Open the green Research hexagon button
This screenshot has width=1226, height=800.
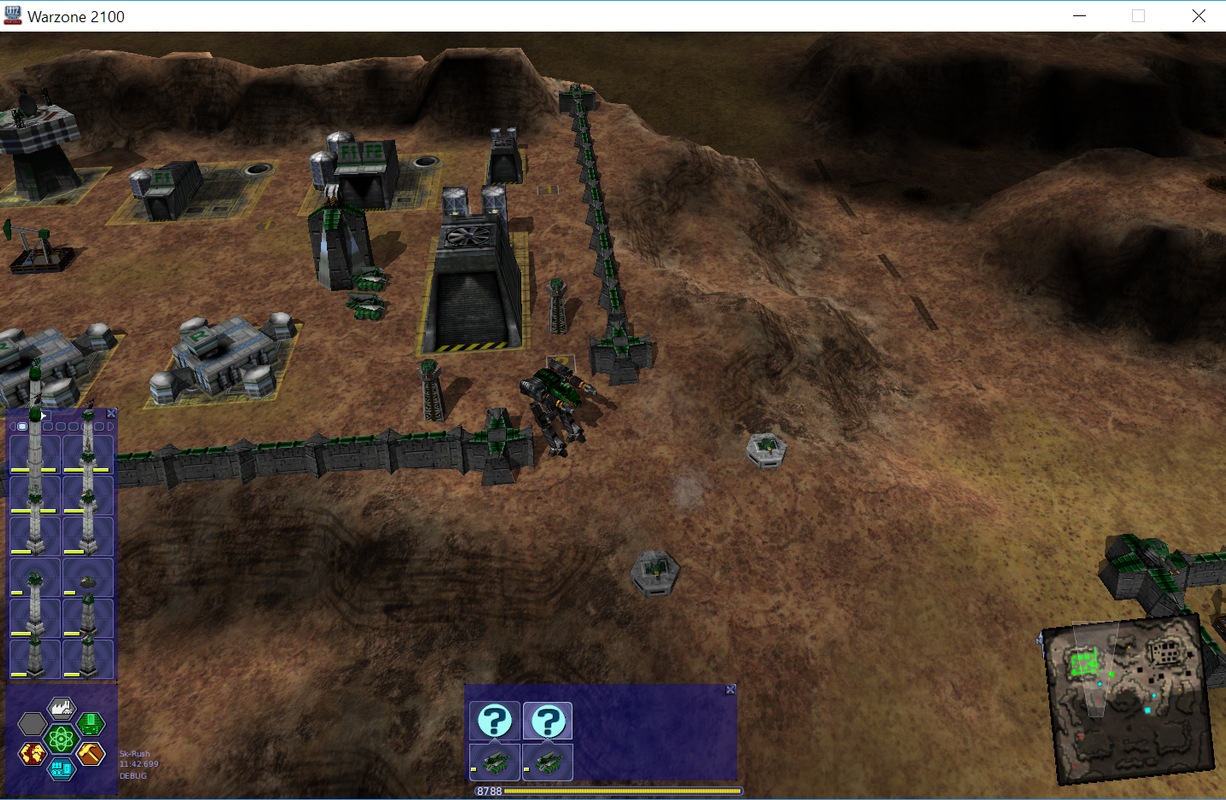[91, 723]
